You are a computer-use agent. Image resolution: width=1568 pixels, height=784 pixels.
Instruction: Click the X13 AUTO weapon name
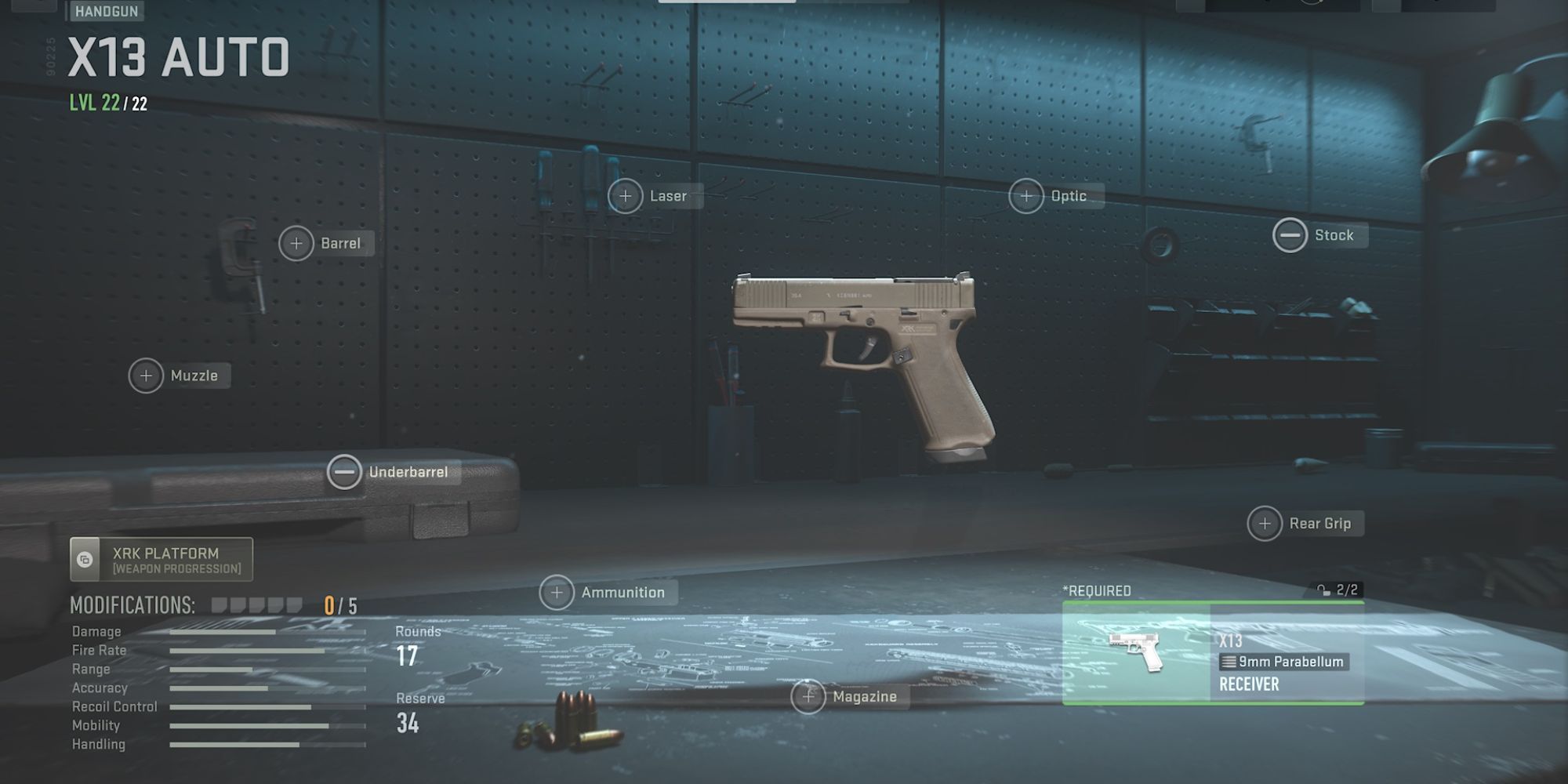(176, 57)
